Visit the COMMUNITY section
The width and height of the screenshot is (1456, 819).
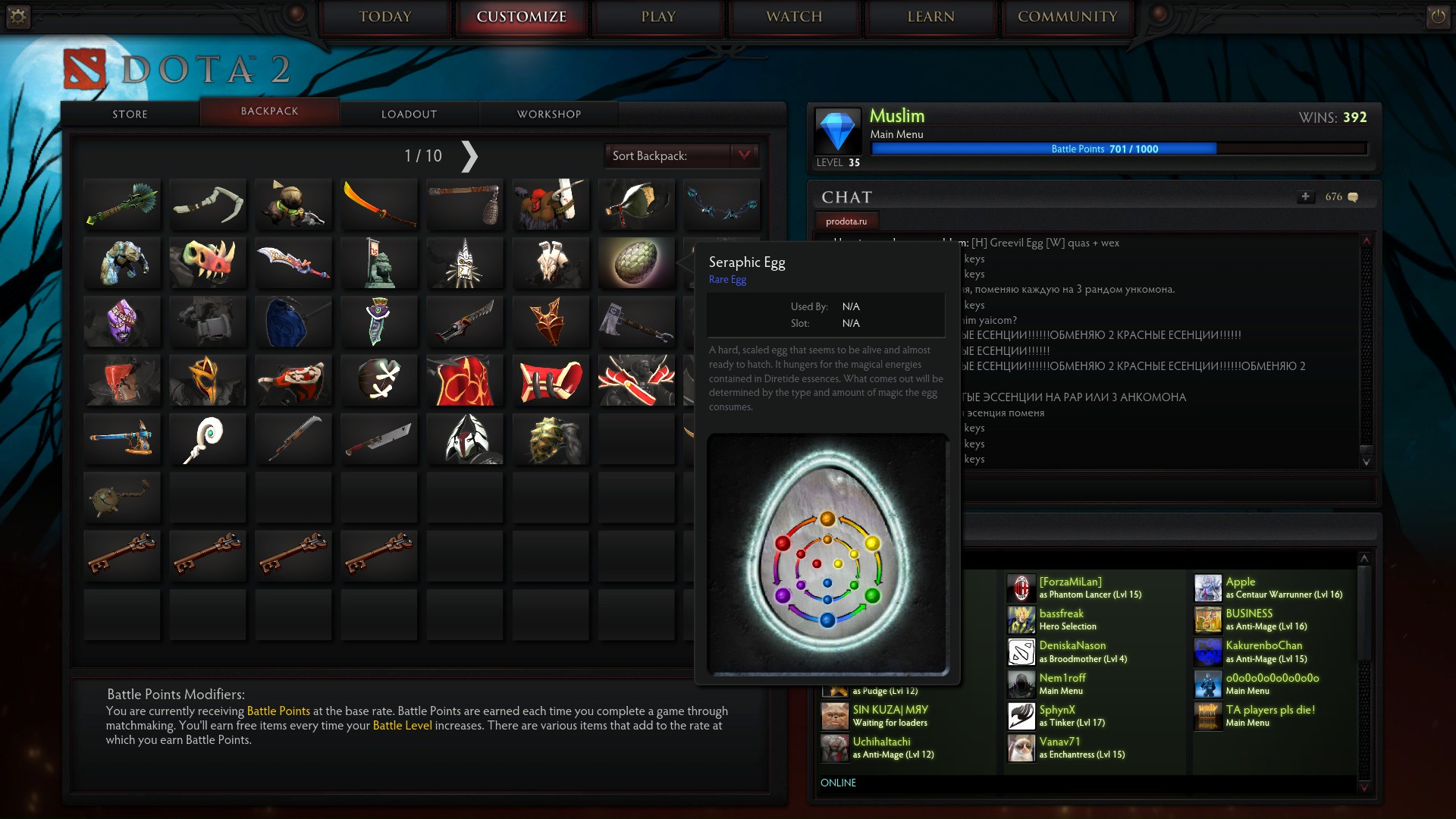pos(1067,17)
